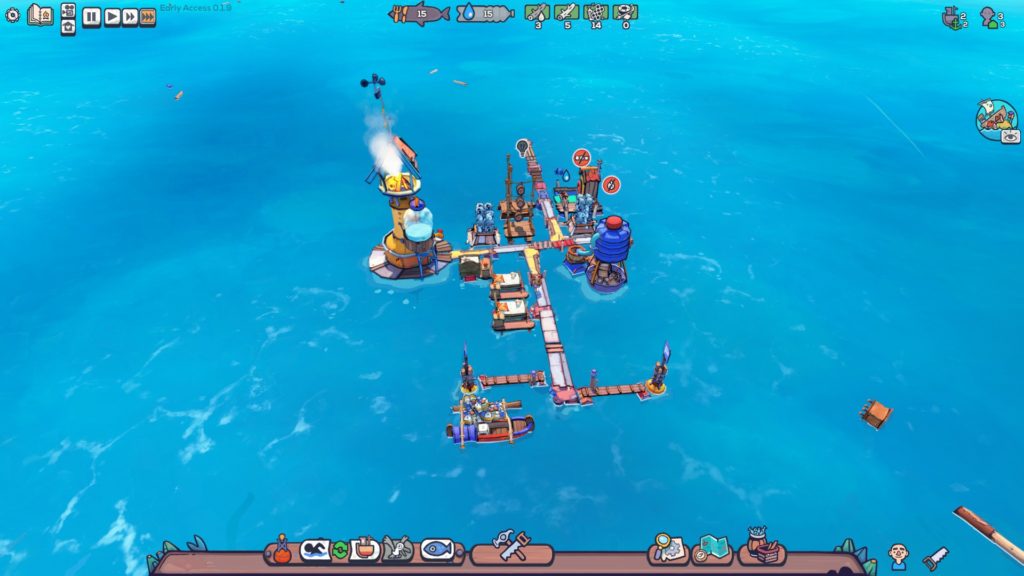Click the camera mode button
The height and width of the screenshot is (576, 1024).
click(x=68, y=9)
